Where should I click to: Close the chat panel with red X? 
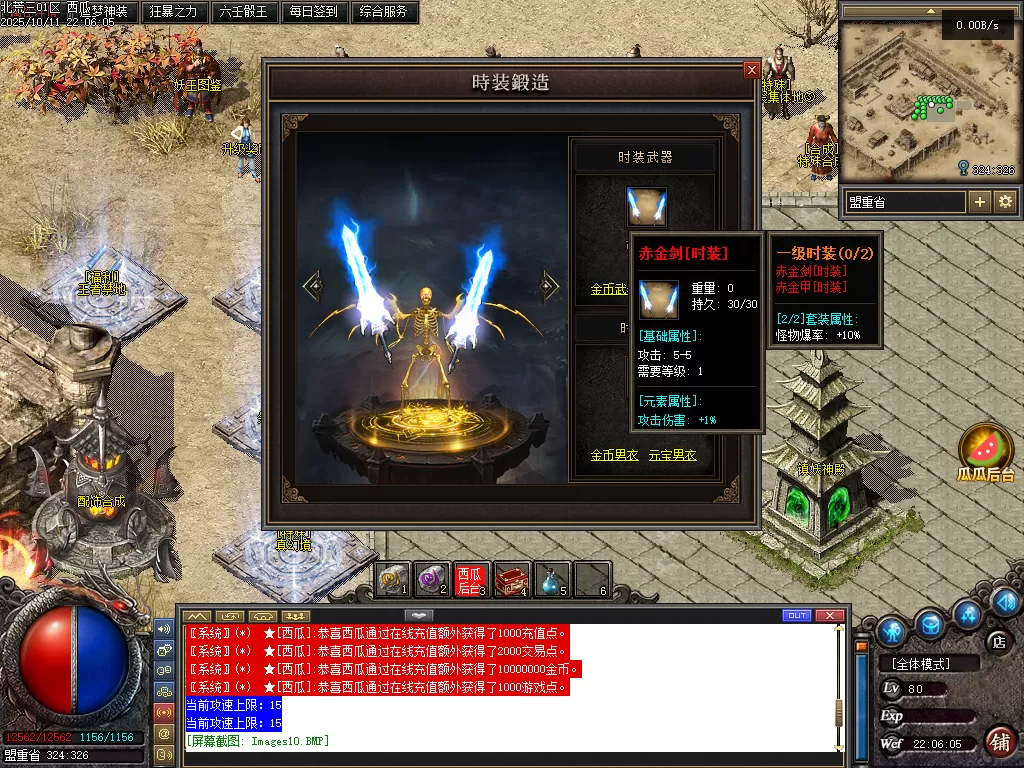pyautogui.click(x=829, y=615)
